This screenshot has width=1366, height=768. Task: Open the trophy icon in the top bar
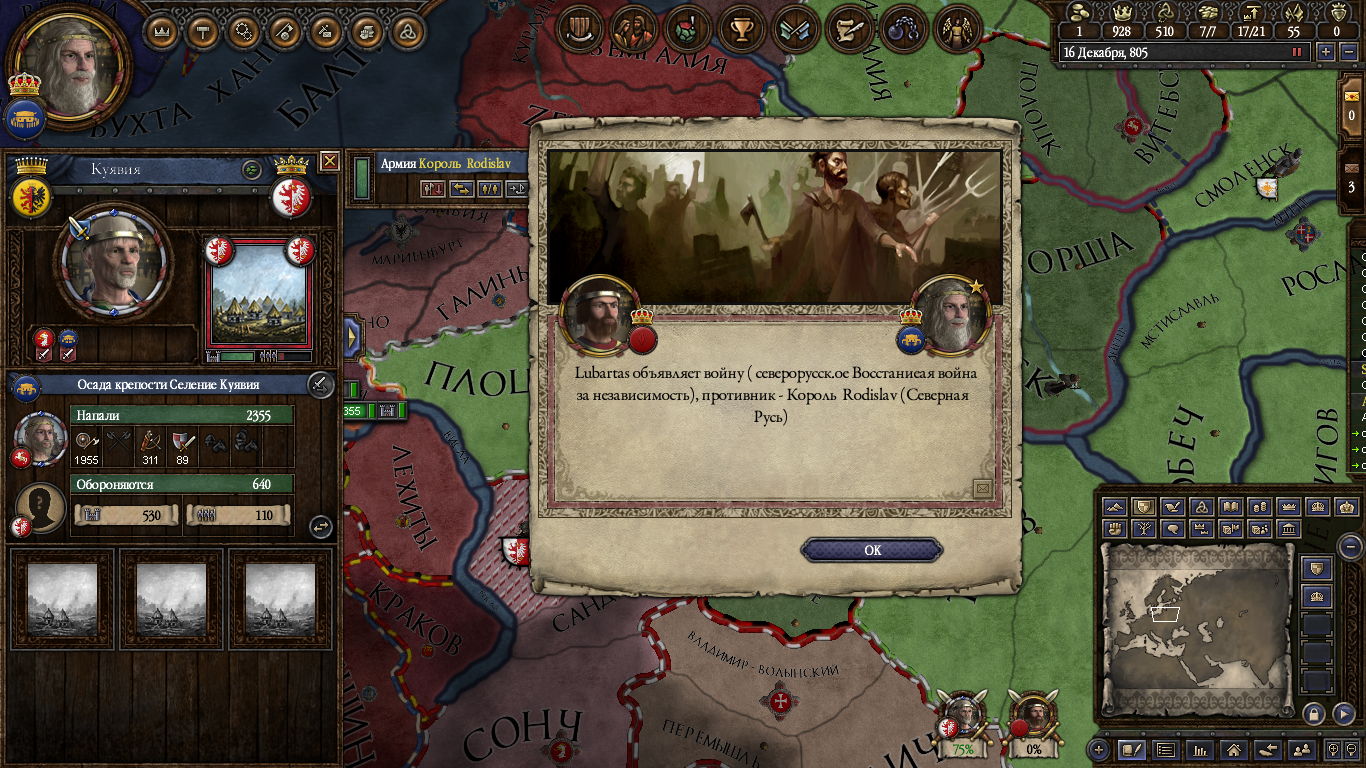tap(741, 29)
